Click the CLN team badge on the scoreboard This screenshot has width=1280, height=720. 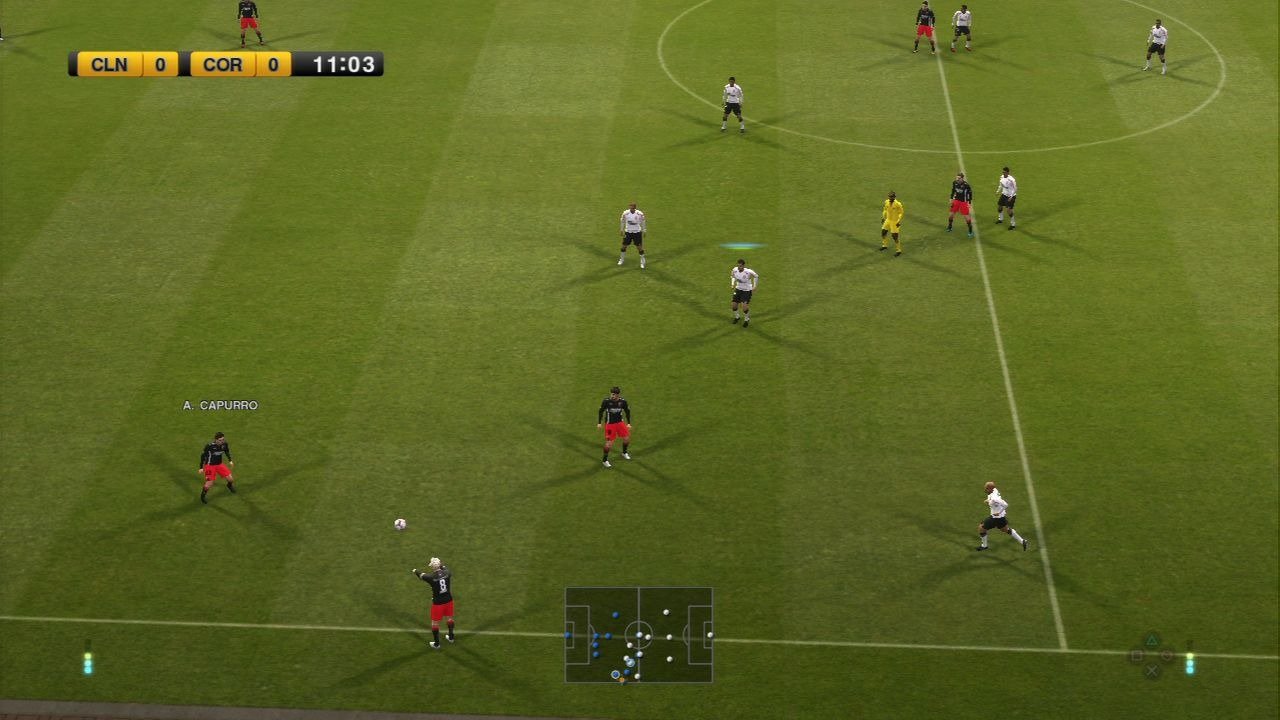tap(110, 64)
